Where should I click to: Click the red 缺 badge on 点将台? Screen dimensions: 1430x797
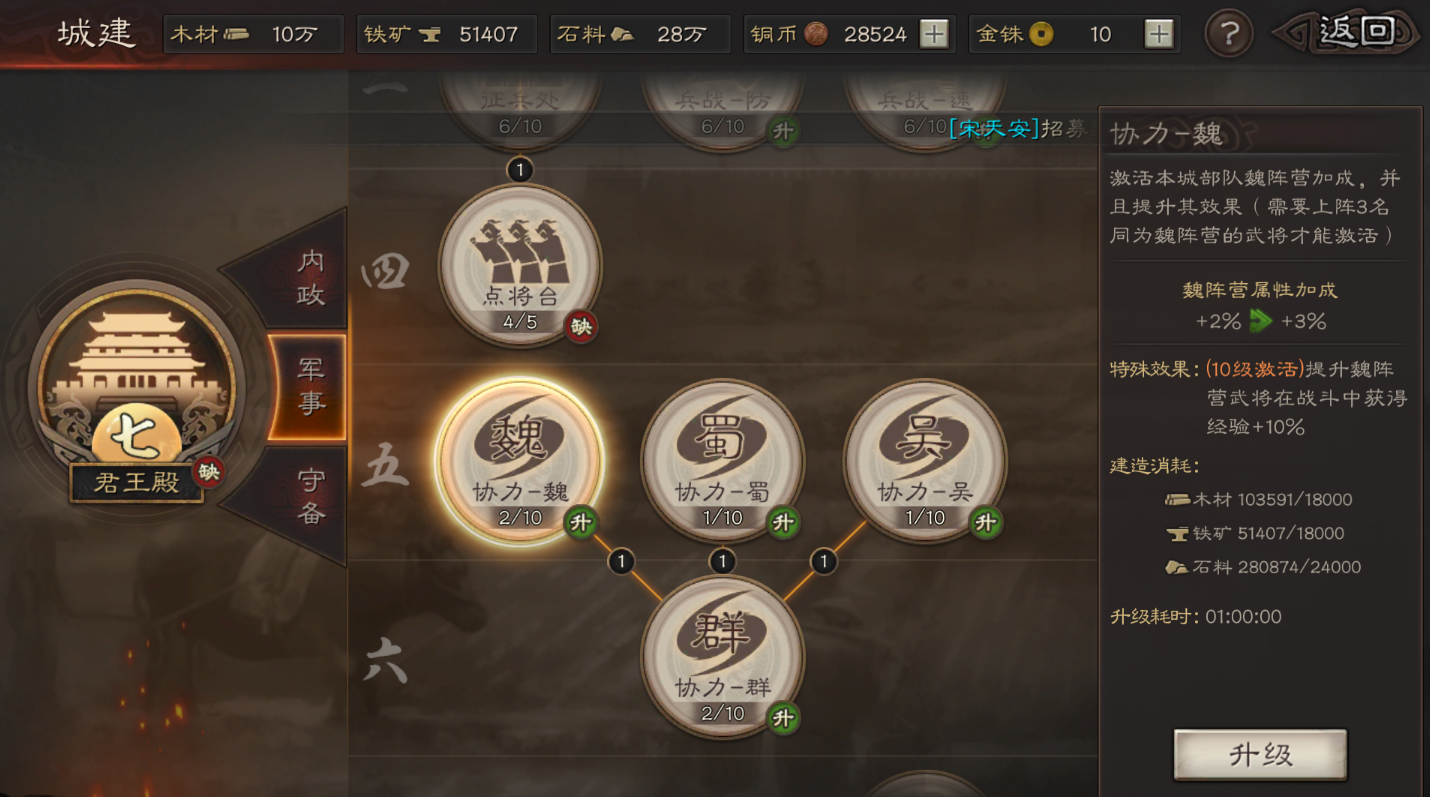[x=581, y=327]
